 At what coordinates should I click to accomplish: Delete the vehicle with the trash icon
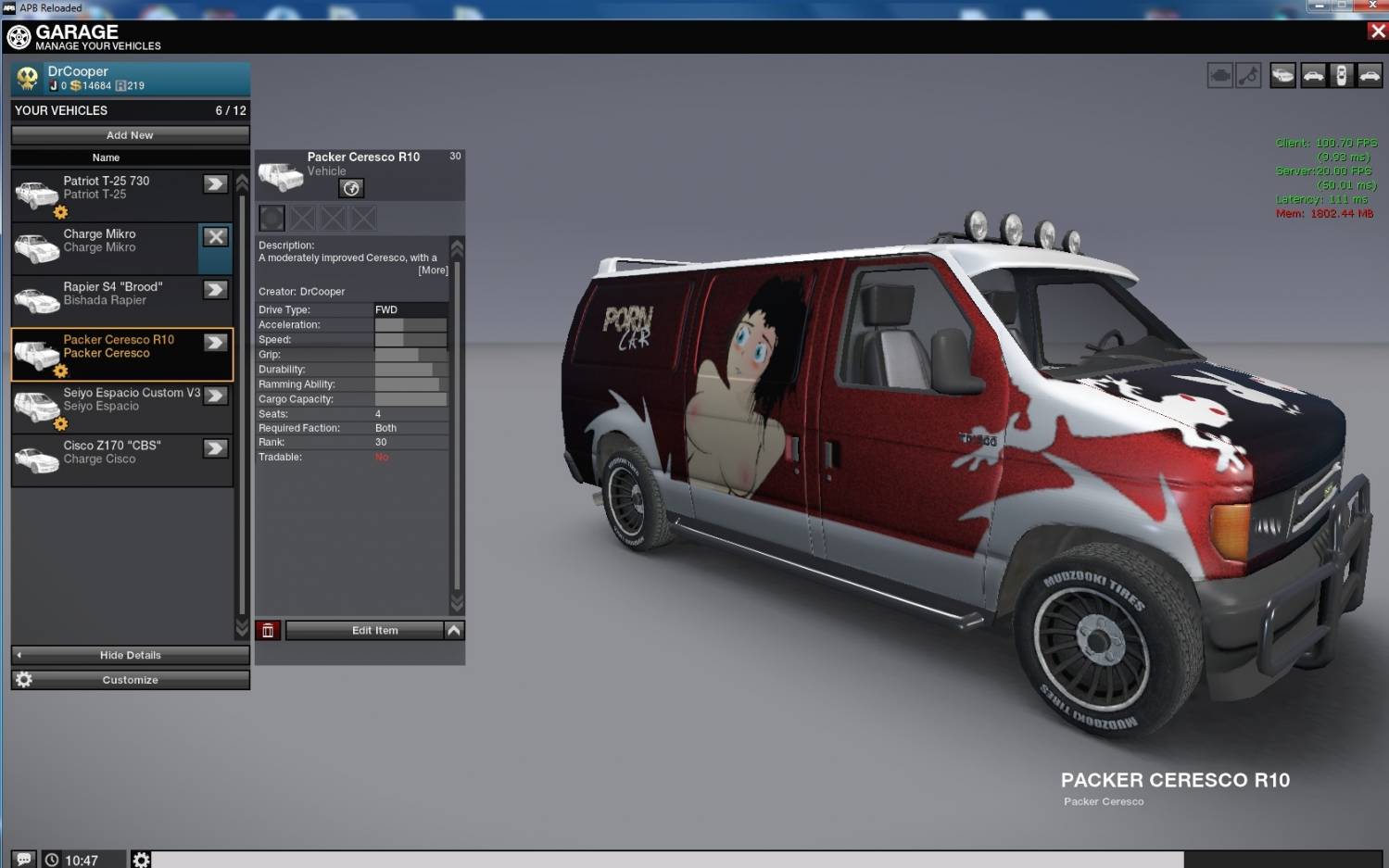(x=268, y=631)
